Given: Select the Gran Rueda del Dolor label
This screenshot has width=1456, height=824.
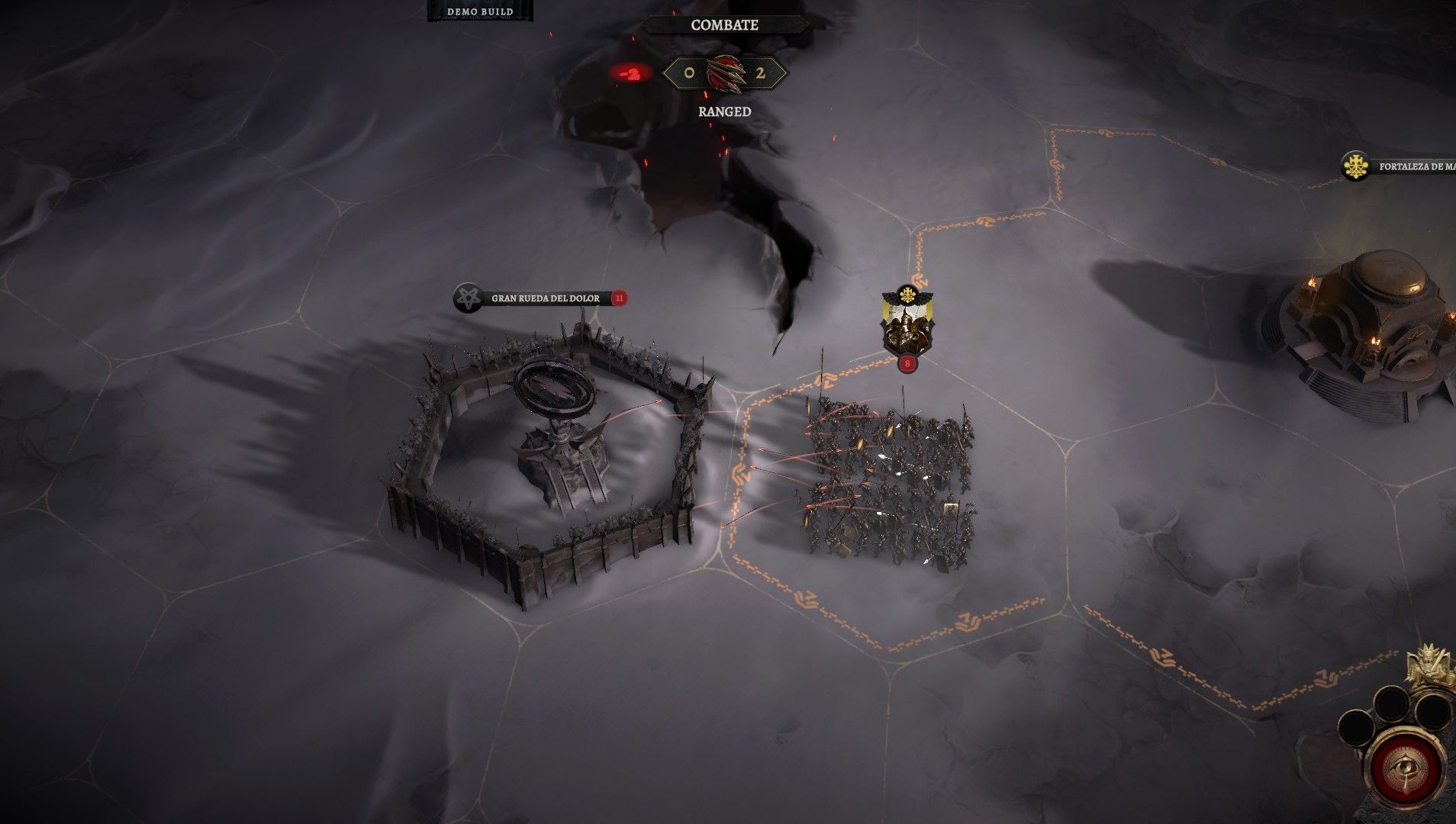Looking at the screenshot, I should 544,298.
